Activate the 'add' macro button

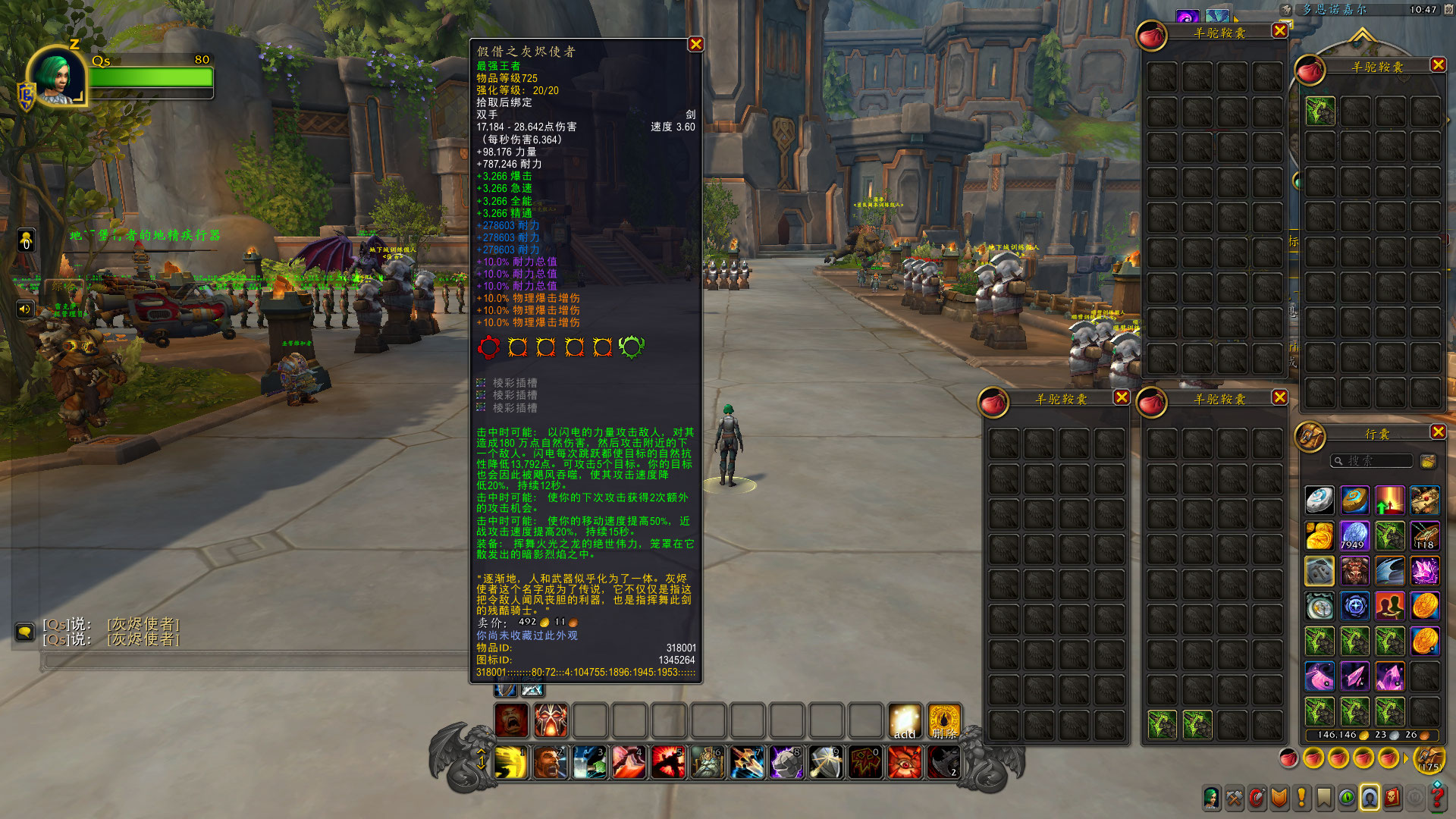pos(905,721)
